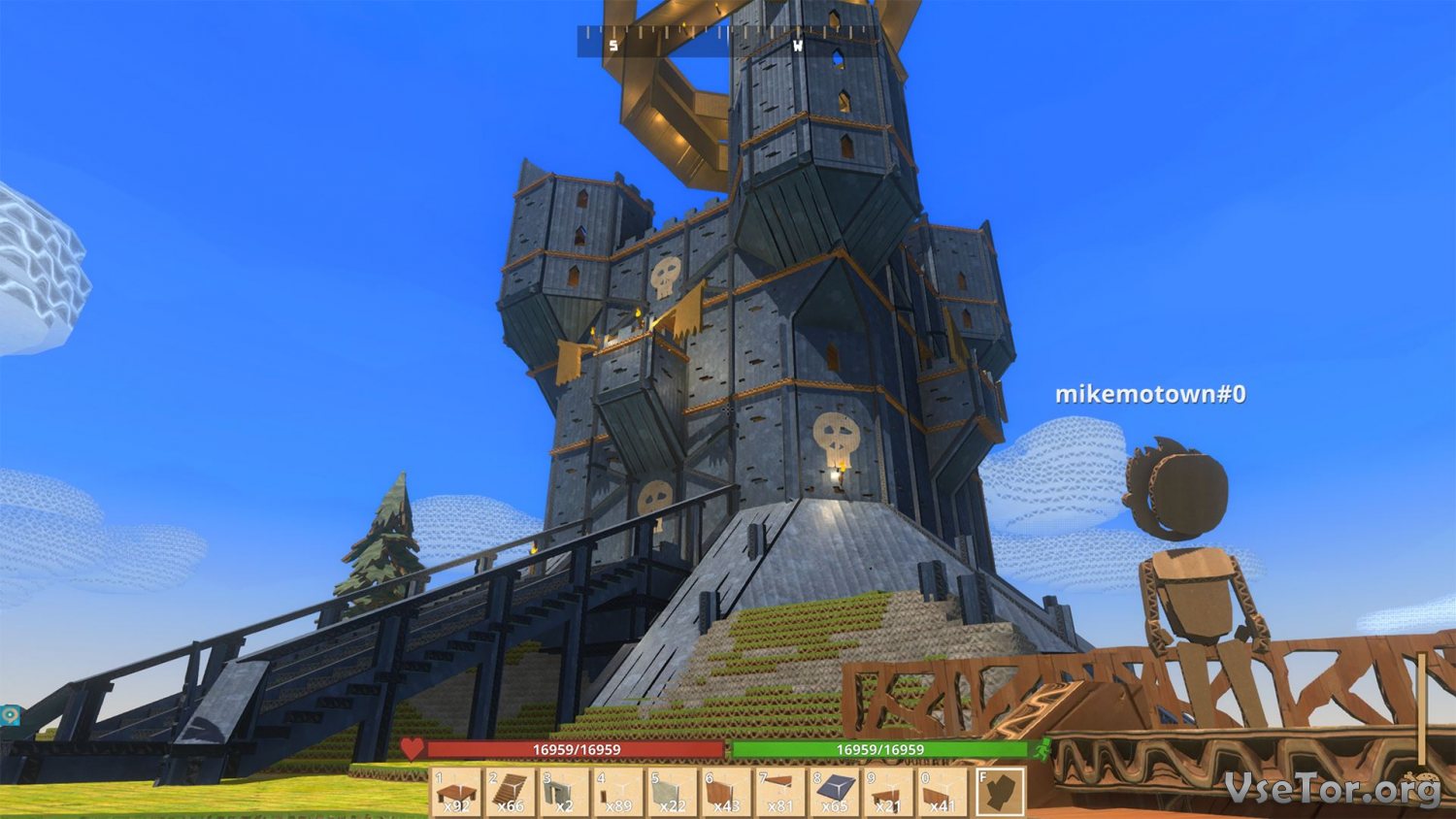
Task: Select hotbar slot 9 with x21 items
Action: click(x=889, y=792)
